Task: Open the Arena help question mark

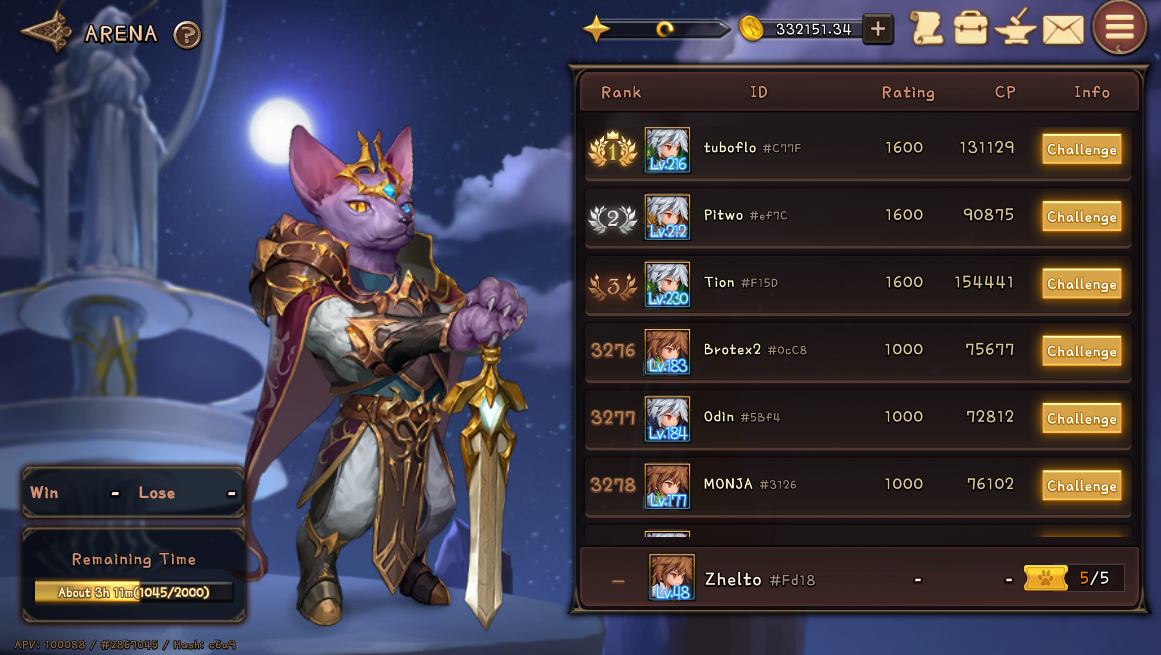Action: point(187,35)
